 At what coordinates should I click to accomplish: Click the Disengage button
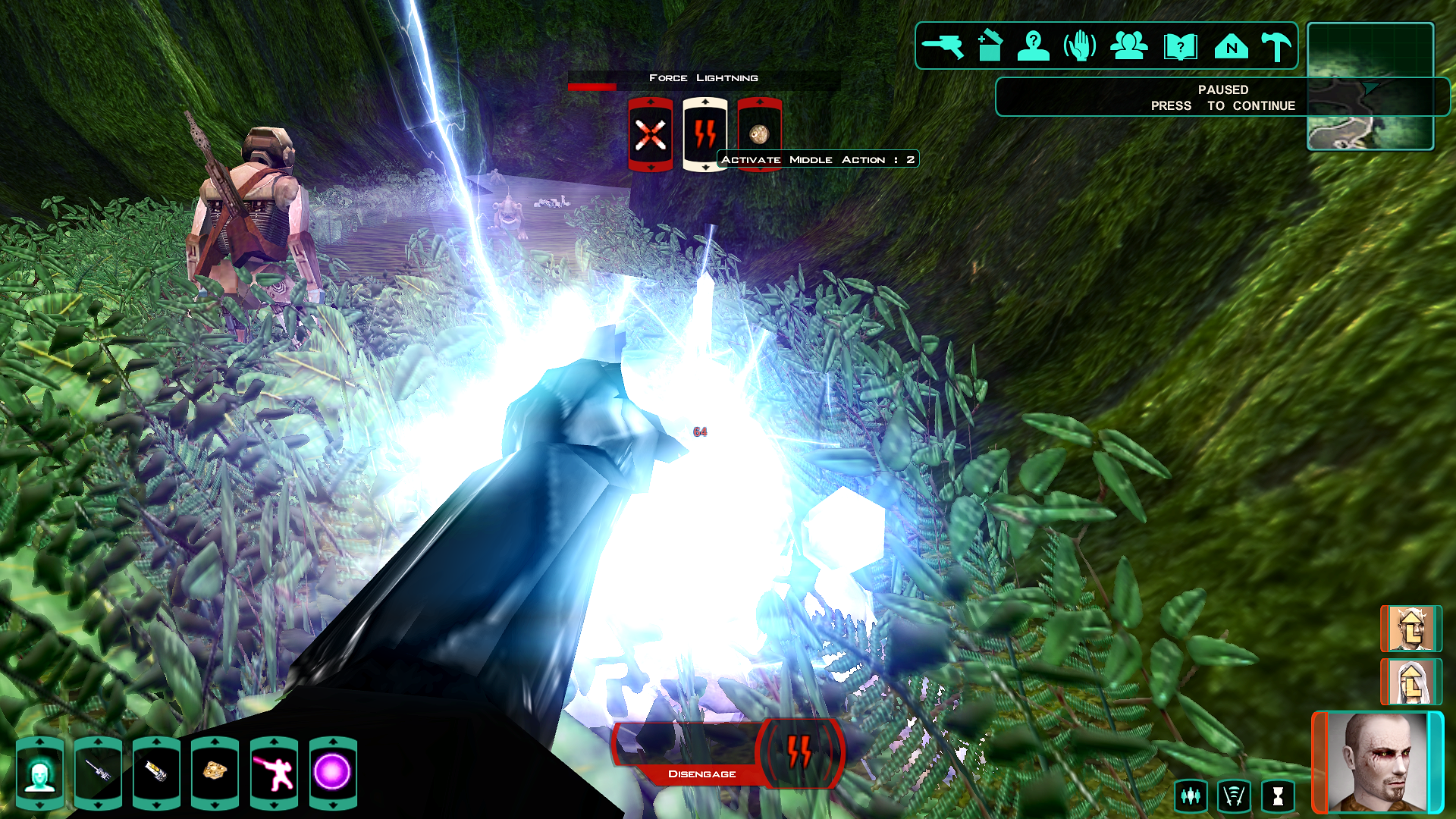[x=701, y=773]
